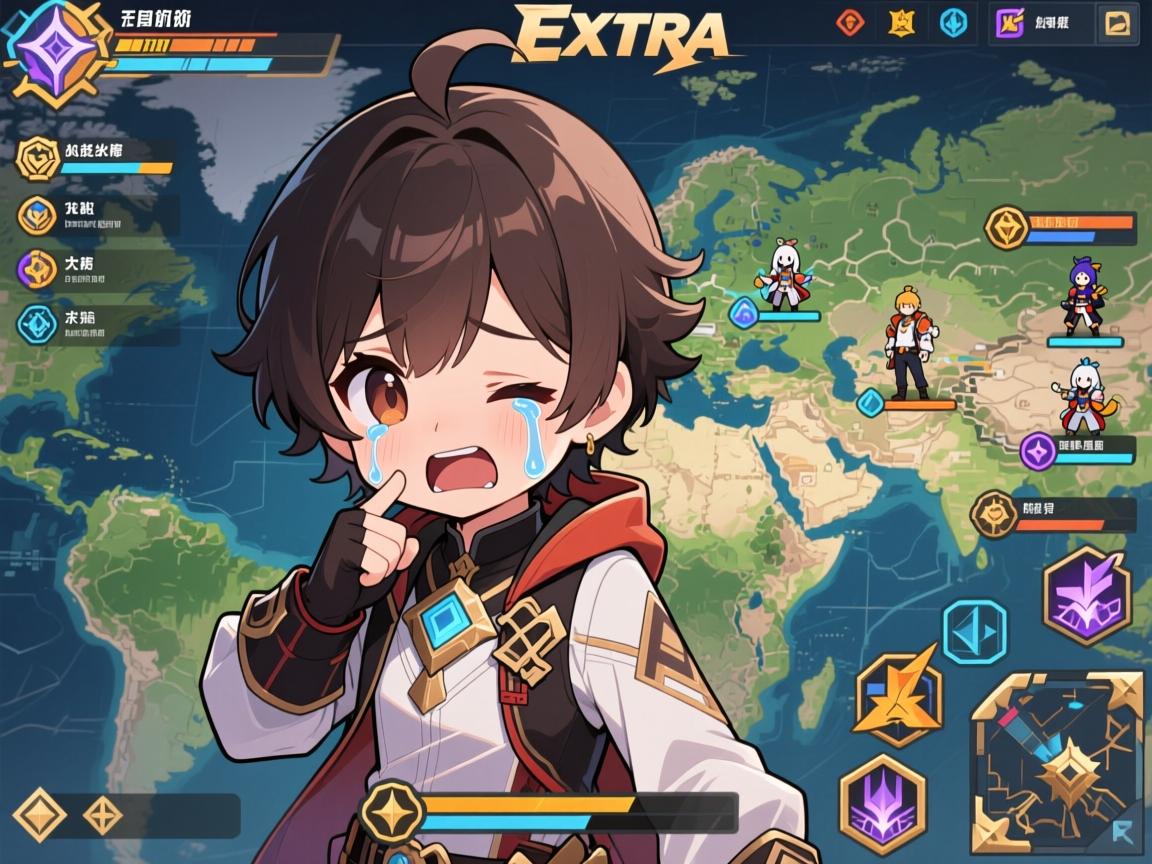Open the purple square icon button with label
Image resolution: width=1152 pixels, height=864 pixels.
[x=1010, y=23]
